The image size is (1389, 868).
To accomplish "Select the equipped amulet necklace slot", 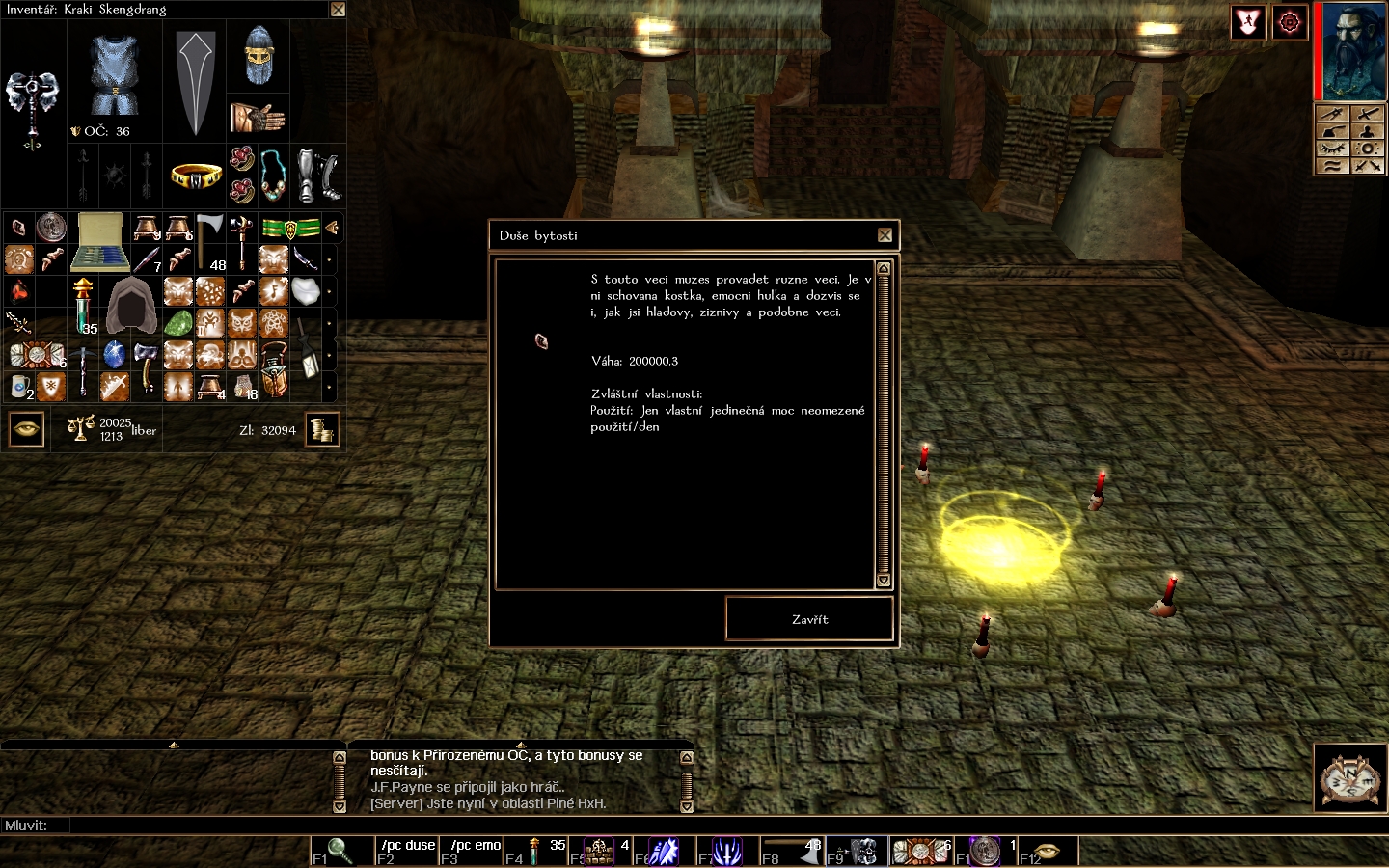I will point(274,175).
